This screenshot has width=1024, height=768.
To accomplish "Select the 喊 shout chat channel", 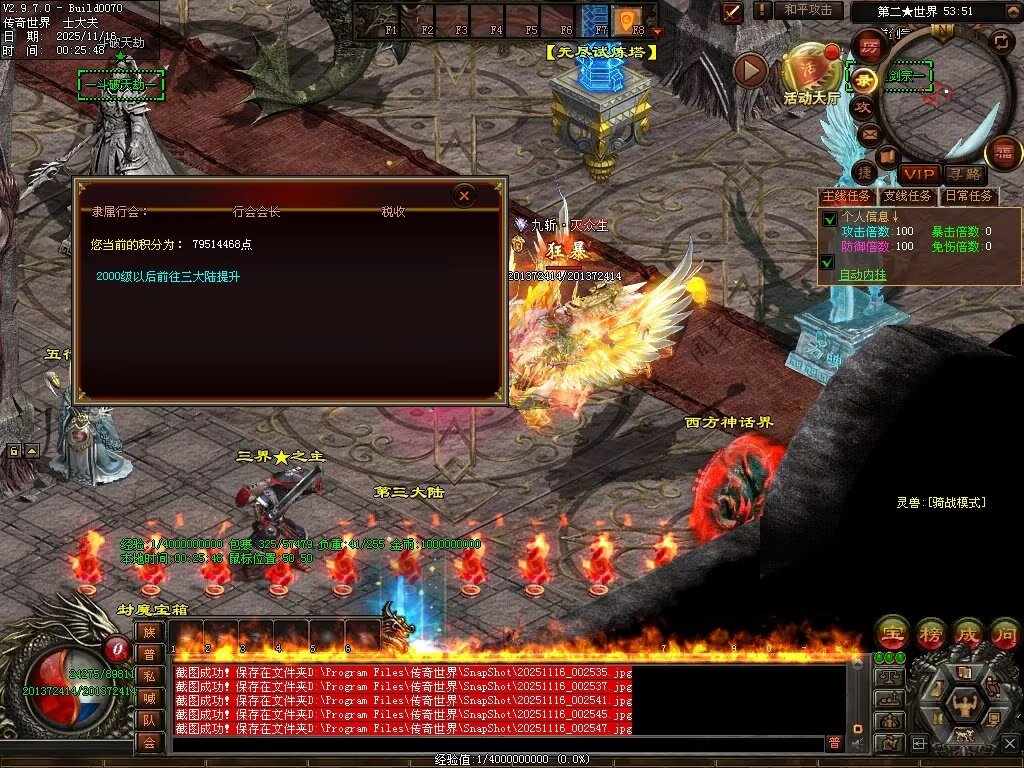I will point(148,698).
